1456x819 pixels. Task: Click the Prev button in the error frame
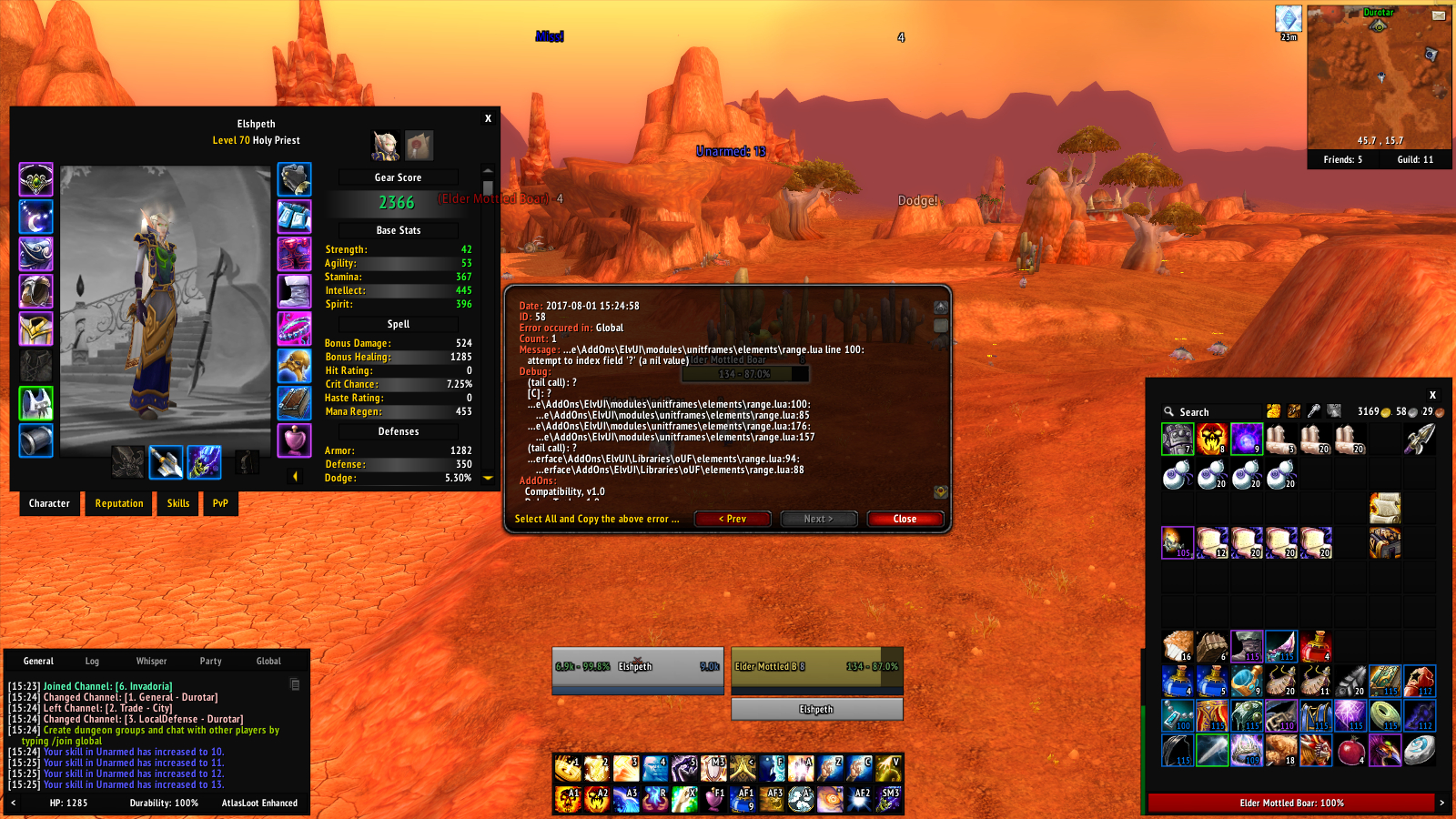click(733, 519)
